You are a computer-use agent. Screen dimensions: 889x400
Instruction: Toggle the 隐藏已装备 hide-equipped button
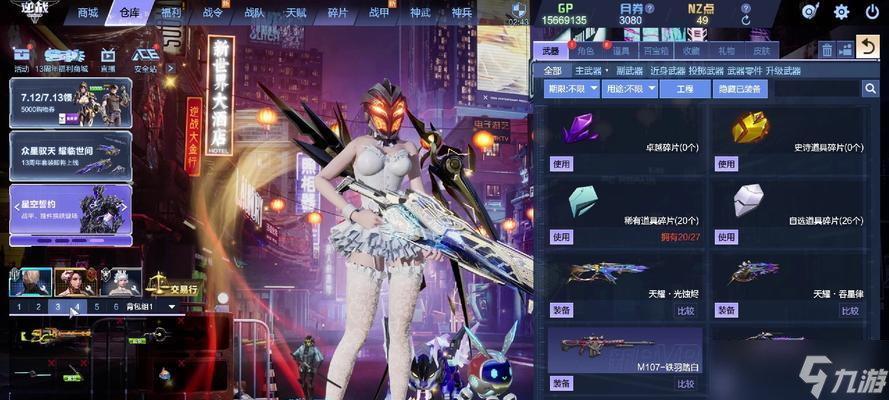tap(739, 89)
